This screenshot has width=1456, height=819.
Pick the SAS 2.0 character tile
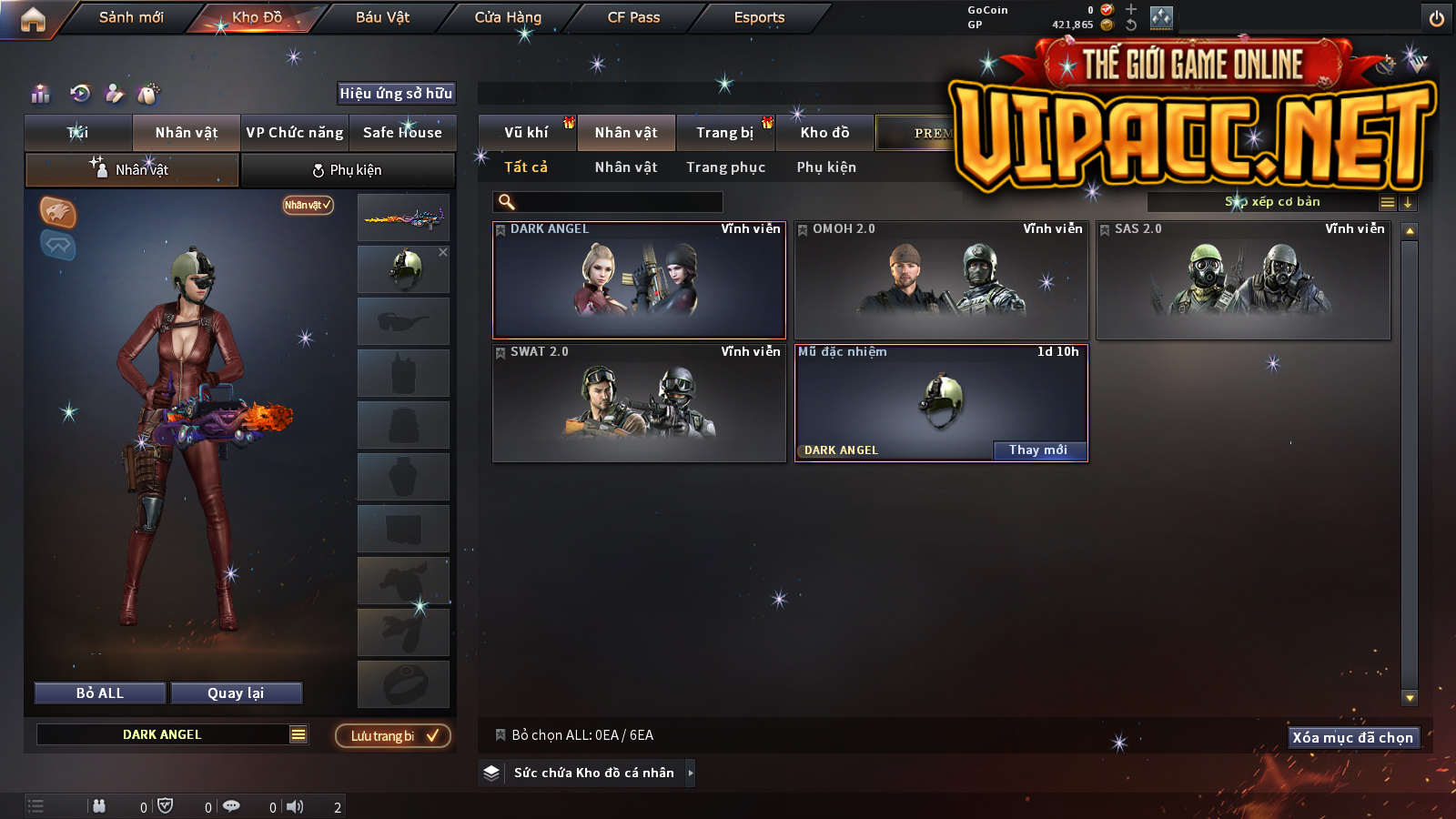click(1243, 280)
